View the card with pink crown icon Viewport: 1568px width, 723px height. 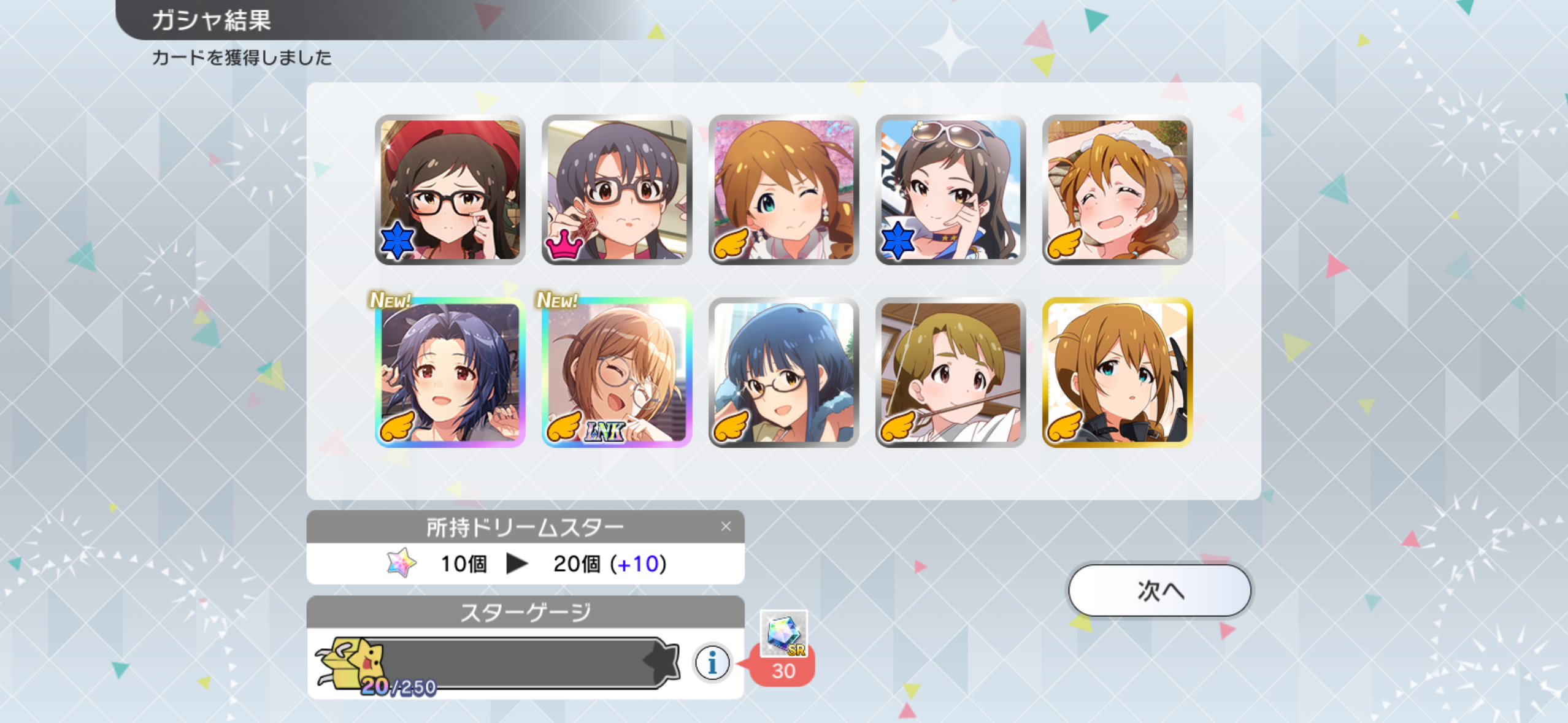click(617, 189)
